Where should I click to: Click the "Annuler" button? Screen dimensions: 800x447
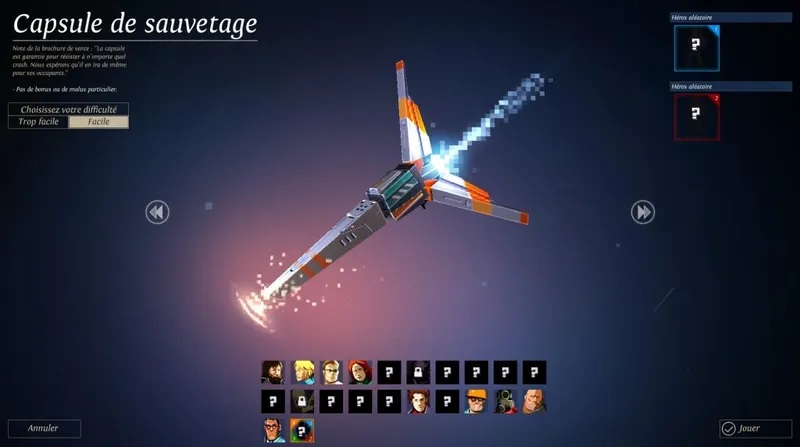coord(43,428)
